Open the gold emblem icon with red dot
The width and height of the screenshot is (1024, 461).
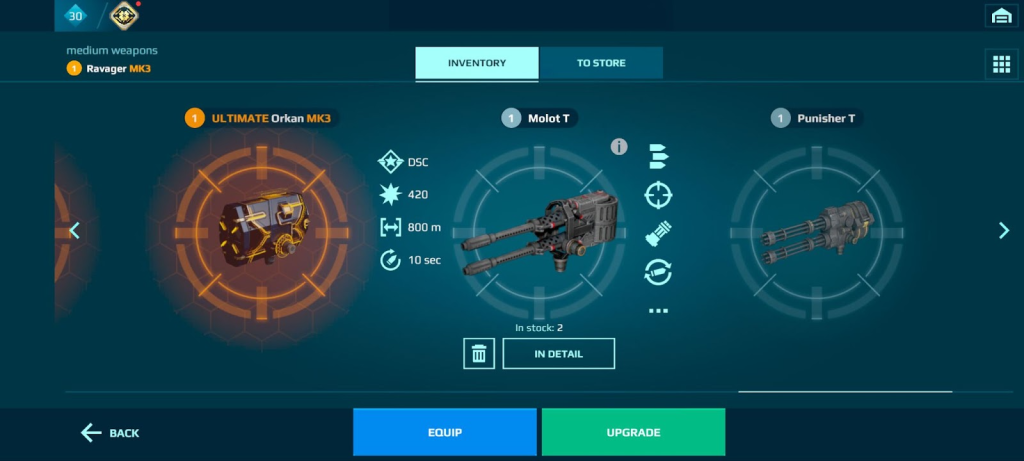125,15
